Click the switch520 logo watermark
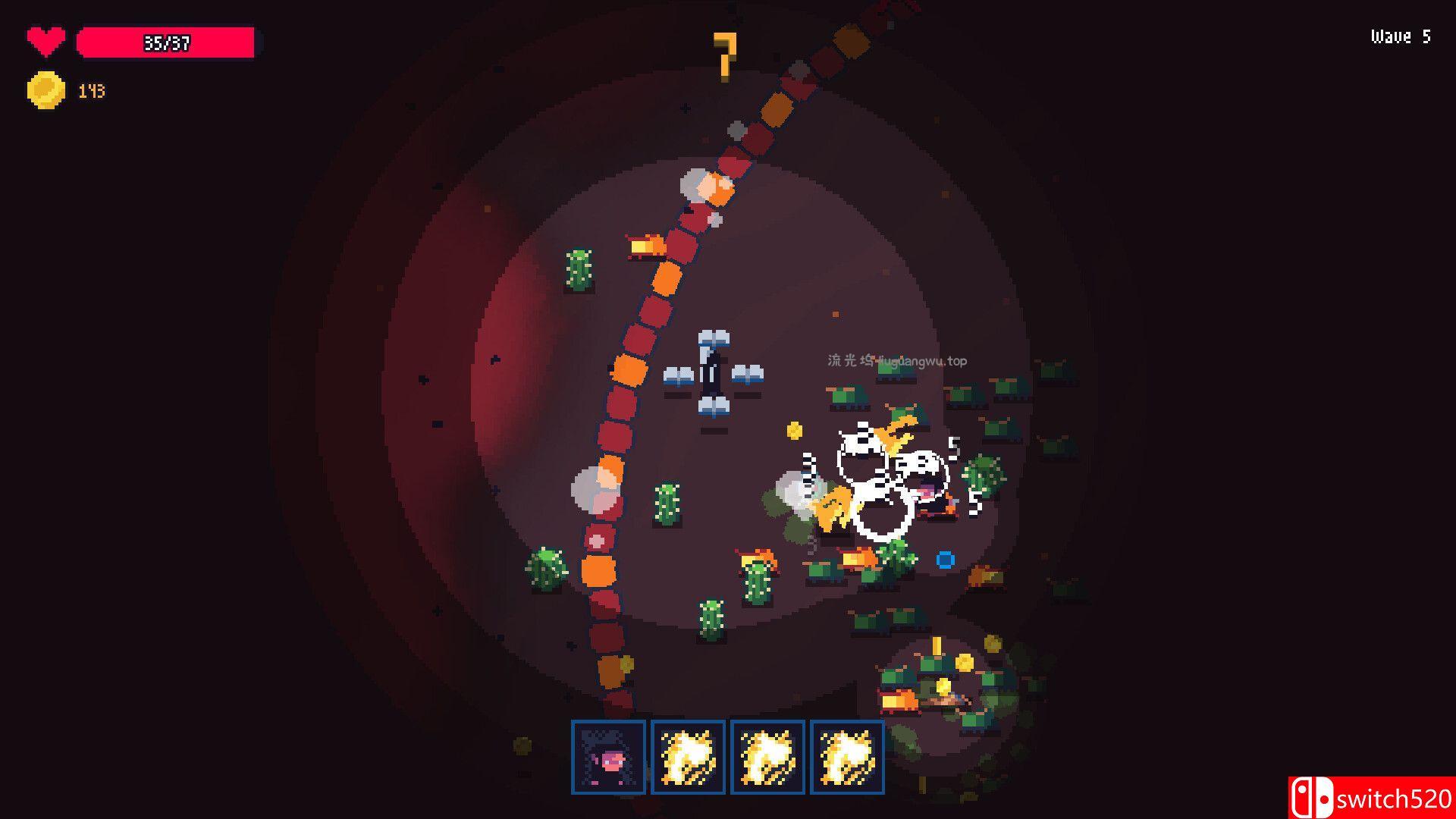This screenshot has width=1456, height=819. [x=1371, y=798]
